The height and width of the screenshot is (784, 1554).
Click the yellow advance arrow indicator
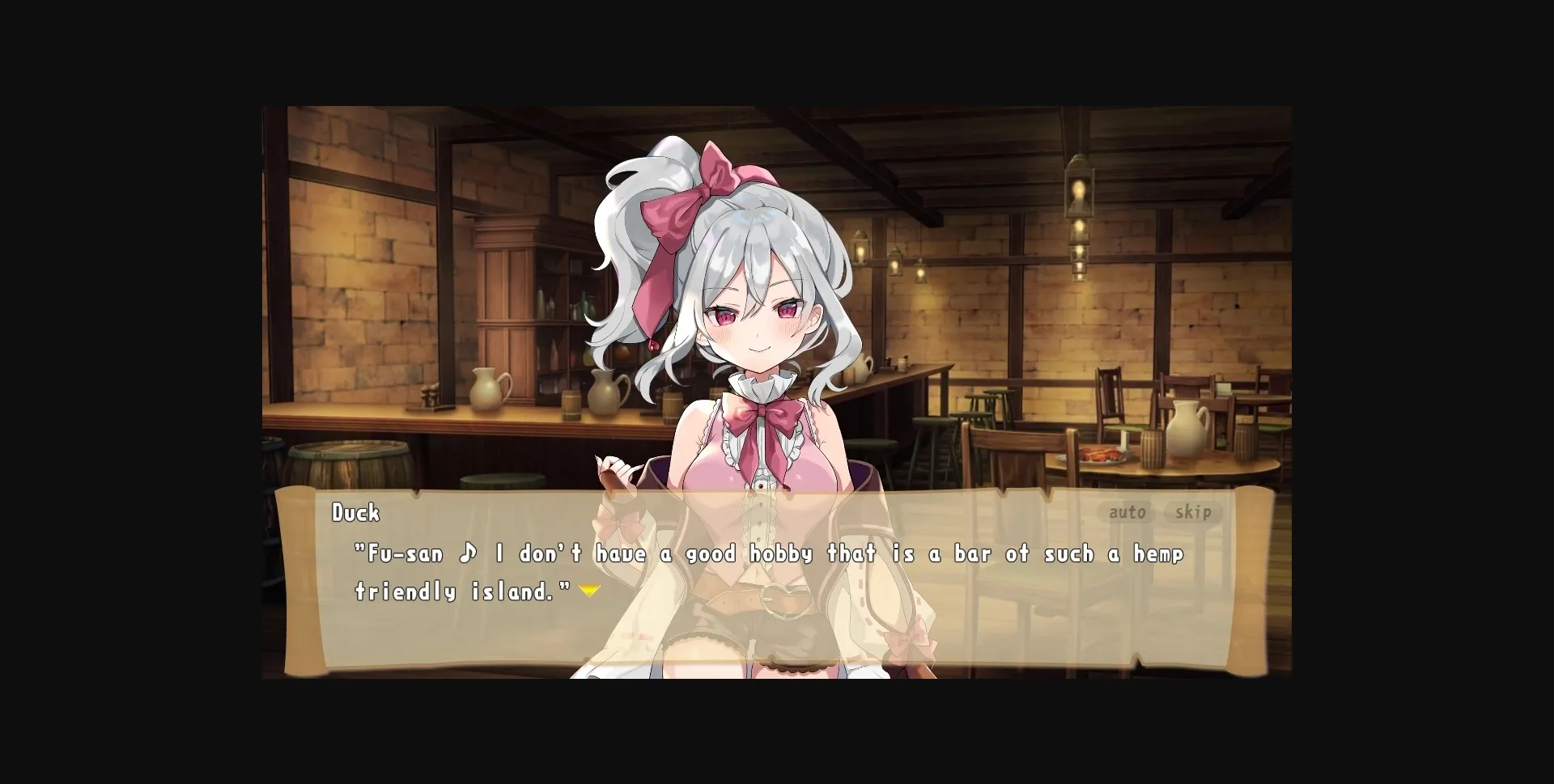pos(589,590)
